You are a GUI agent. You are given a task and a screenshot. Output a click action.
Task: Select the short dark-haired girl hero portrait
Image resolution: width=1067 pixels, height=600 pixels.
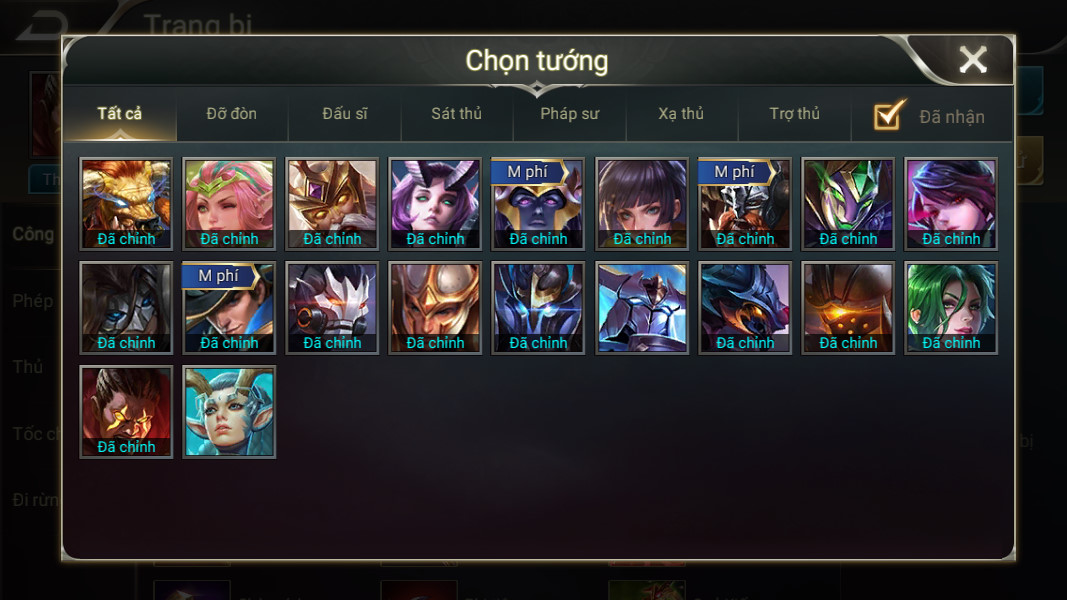(x=642, y=203)
